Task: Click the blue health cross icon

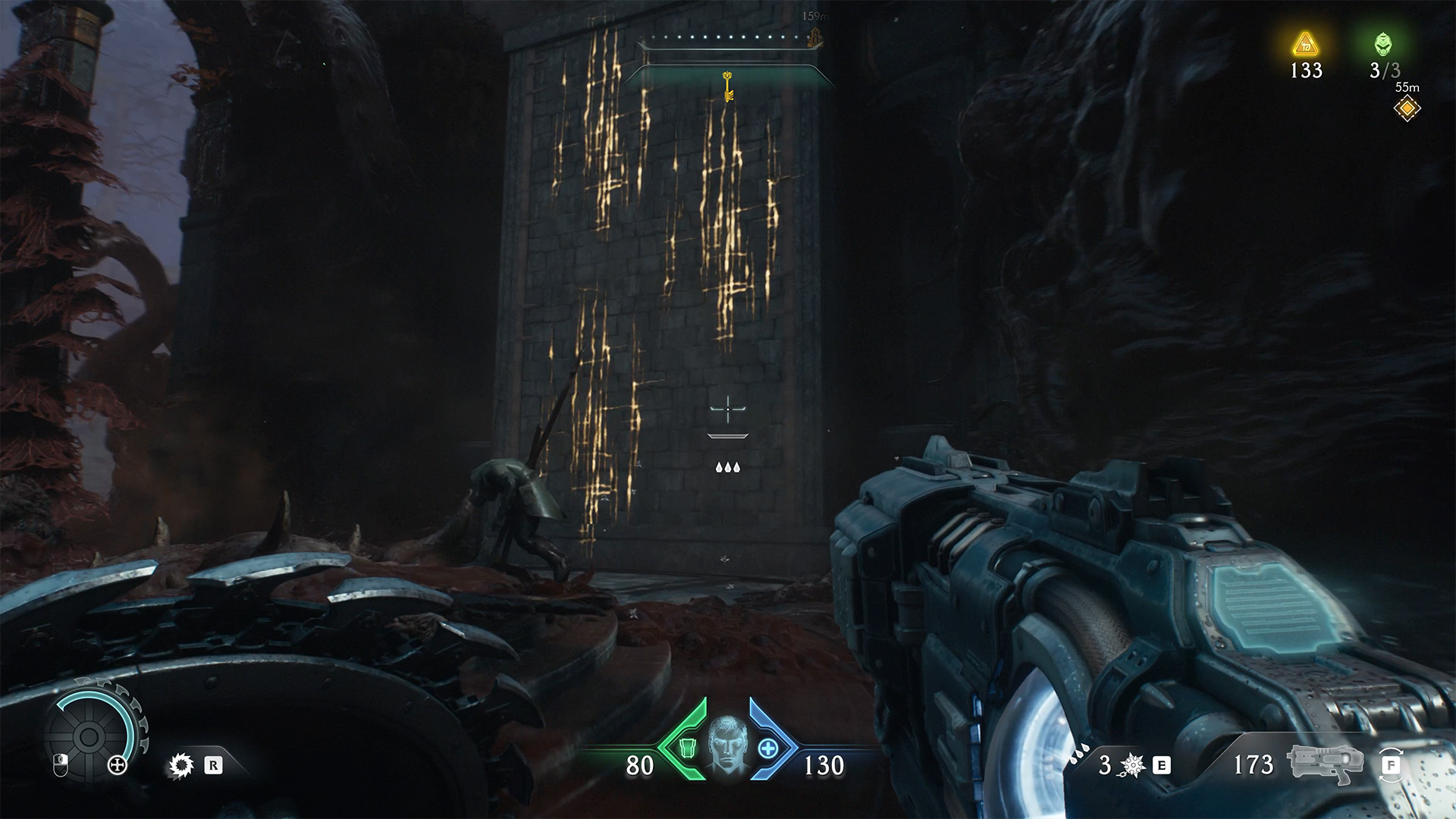Action: point(767,748)
